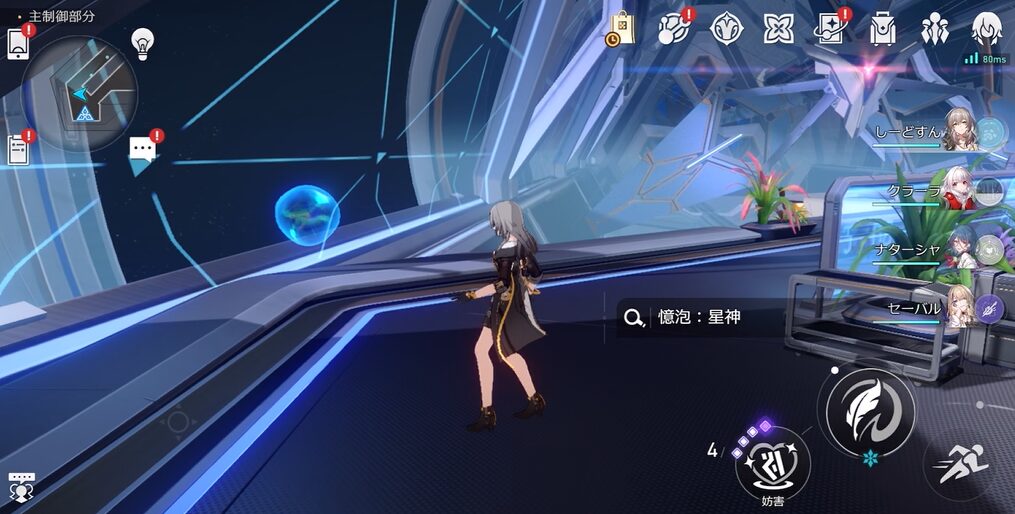Switch to party member クラーラ
1015x514 pixels.
[x=958, y=190]
